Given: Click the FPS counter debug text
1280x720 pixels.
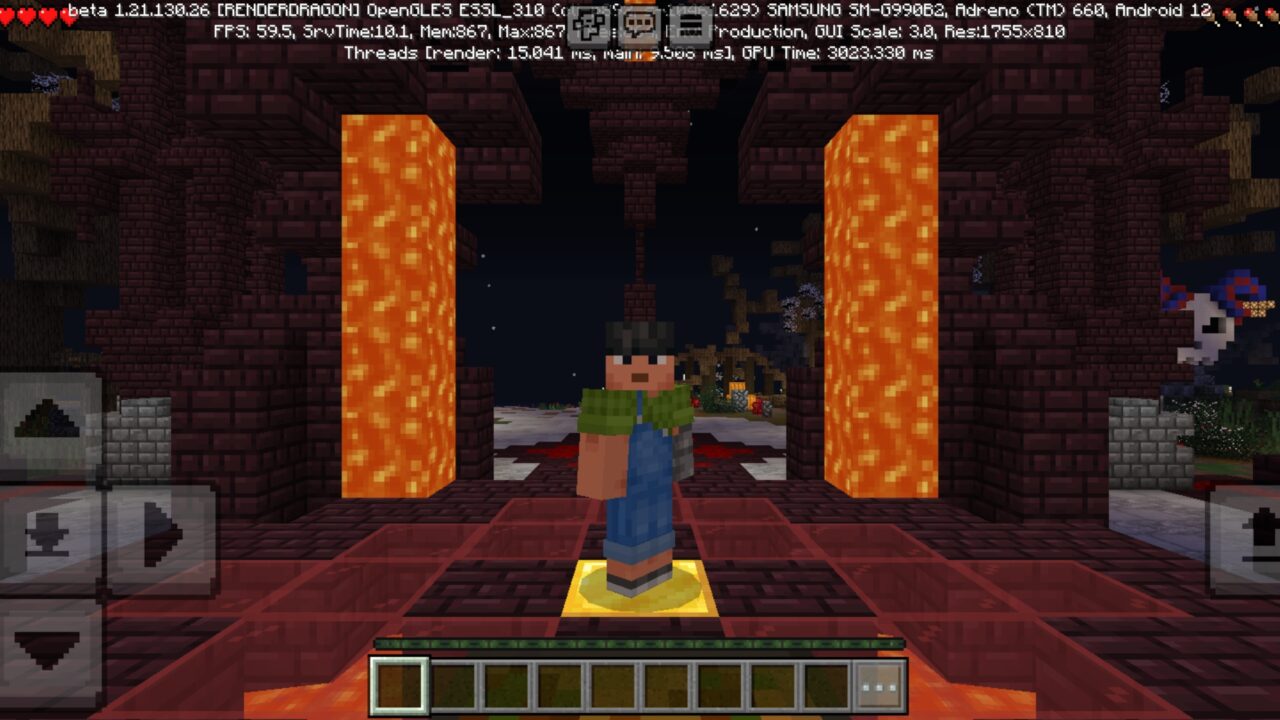Looking at the screenshot, I should tap(248, 31).
